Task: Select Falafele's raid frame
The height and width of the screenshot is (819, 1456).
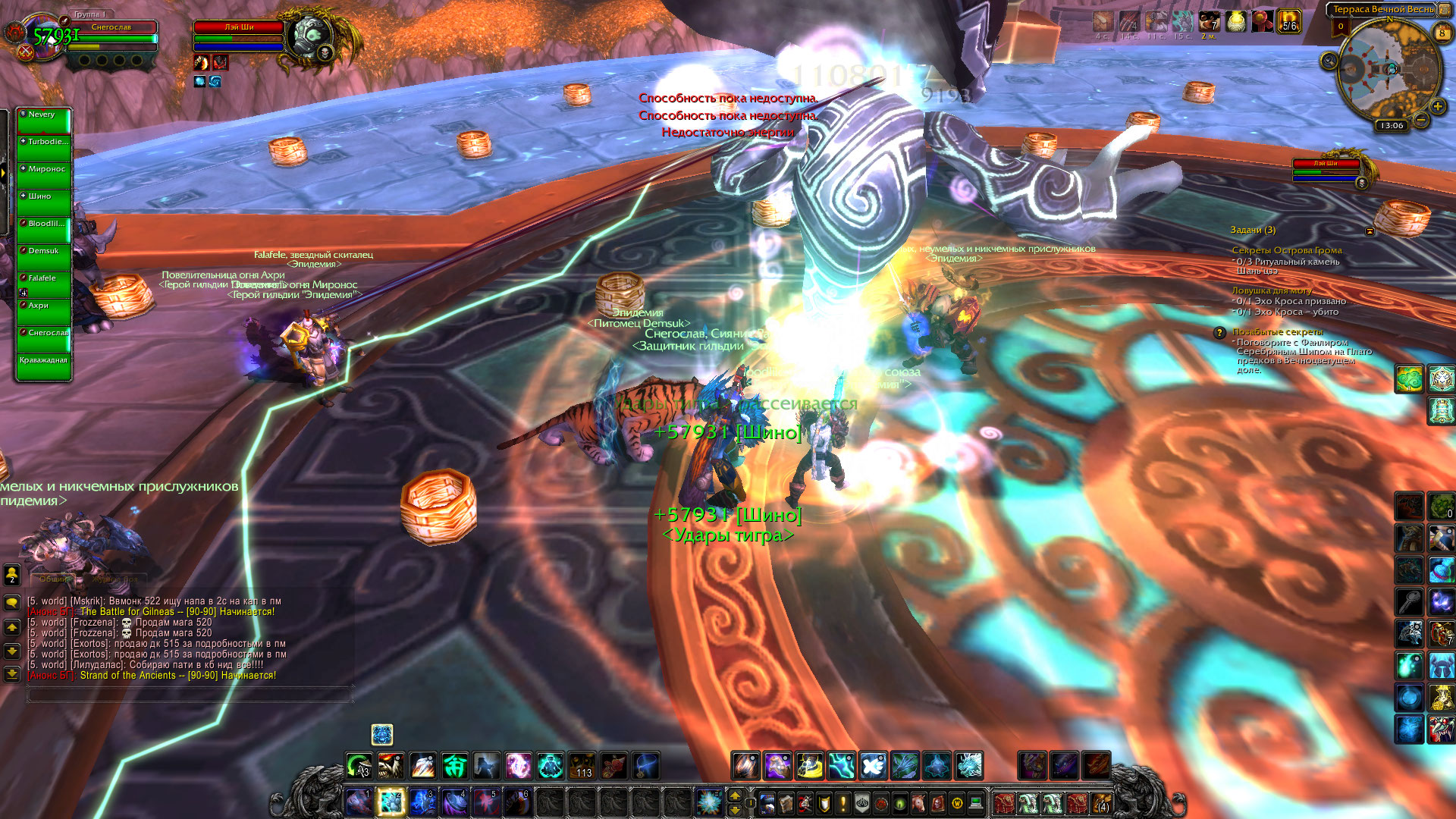Action: click(x=44, y=284)
